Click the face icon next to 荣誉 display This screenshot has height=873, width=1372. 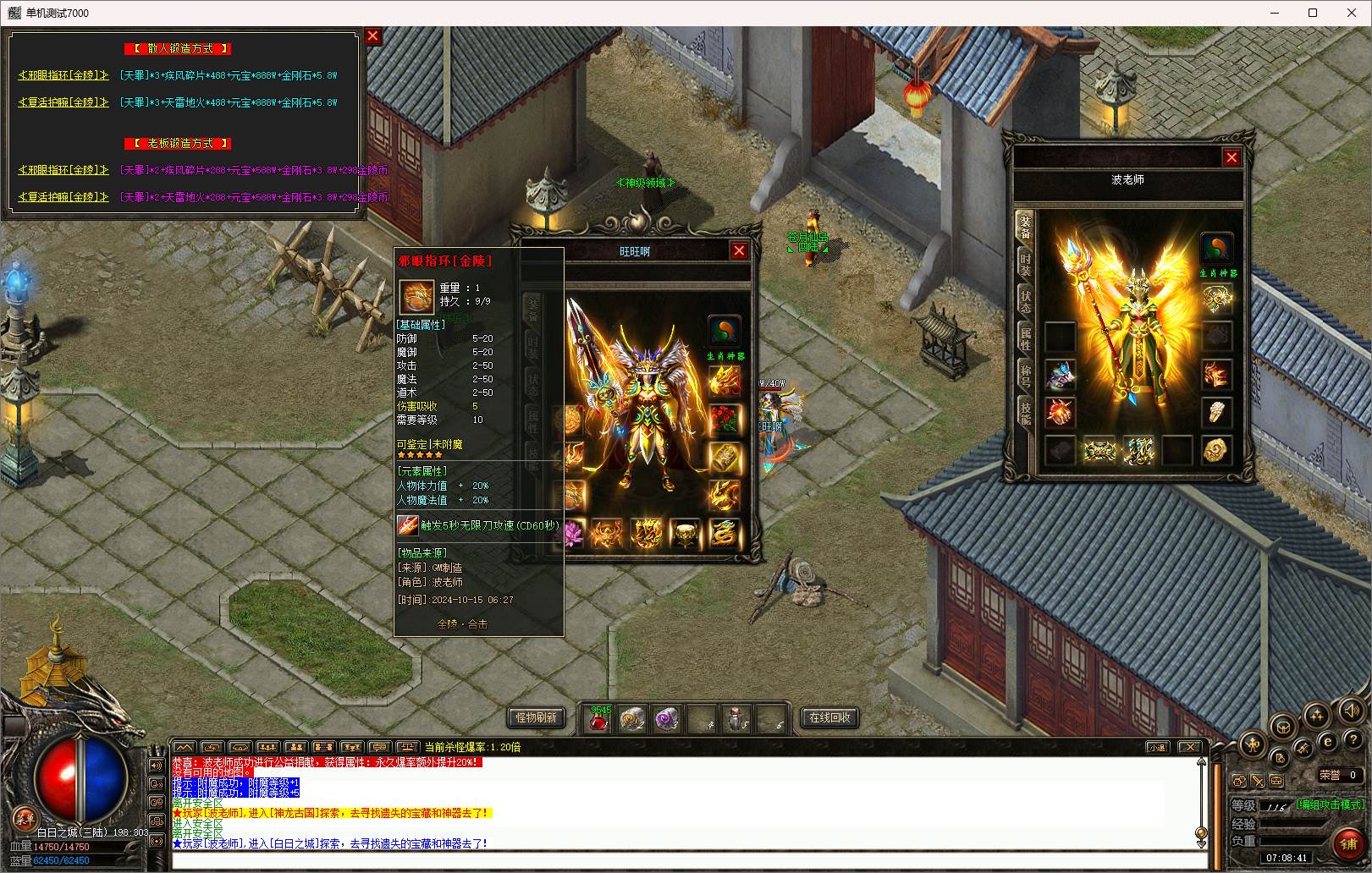point(1239,781)
